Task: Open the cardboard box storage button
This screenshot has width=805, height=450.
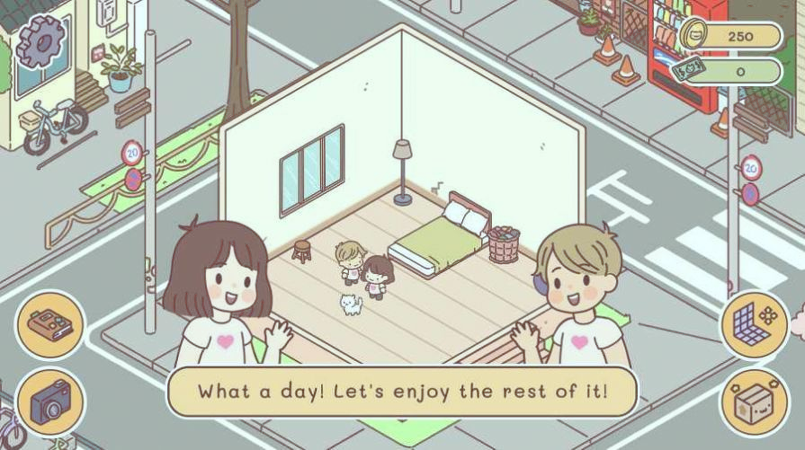Action: 754,404
